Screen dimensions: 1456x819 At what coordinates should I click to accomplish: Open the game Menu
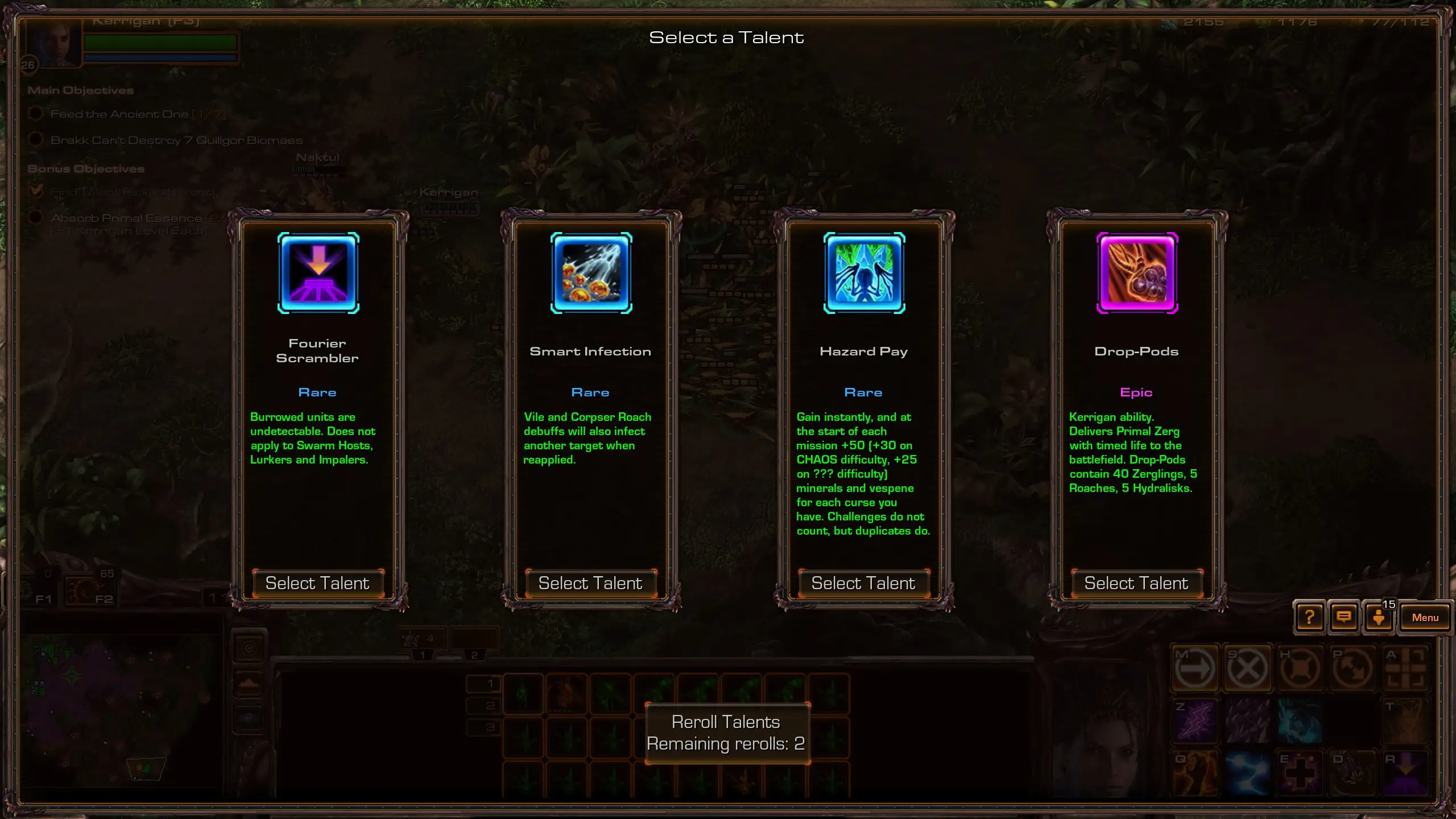pos(1425,618)
